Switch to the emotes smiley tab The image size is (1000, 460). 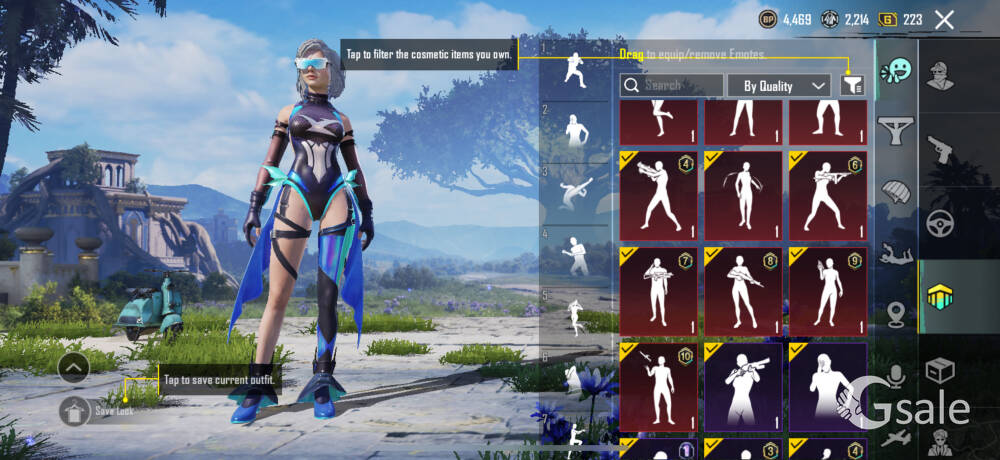click(896, 71)
